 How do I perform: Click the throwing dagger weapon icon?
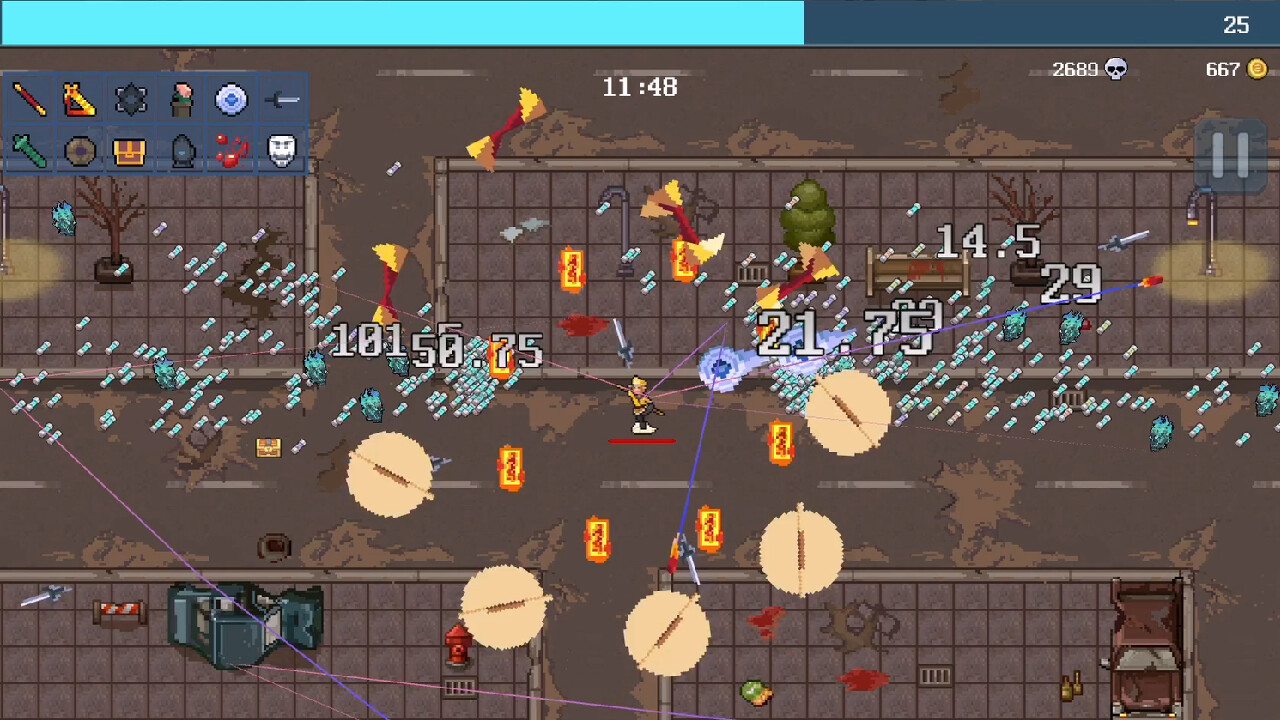point(282,99)
